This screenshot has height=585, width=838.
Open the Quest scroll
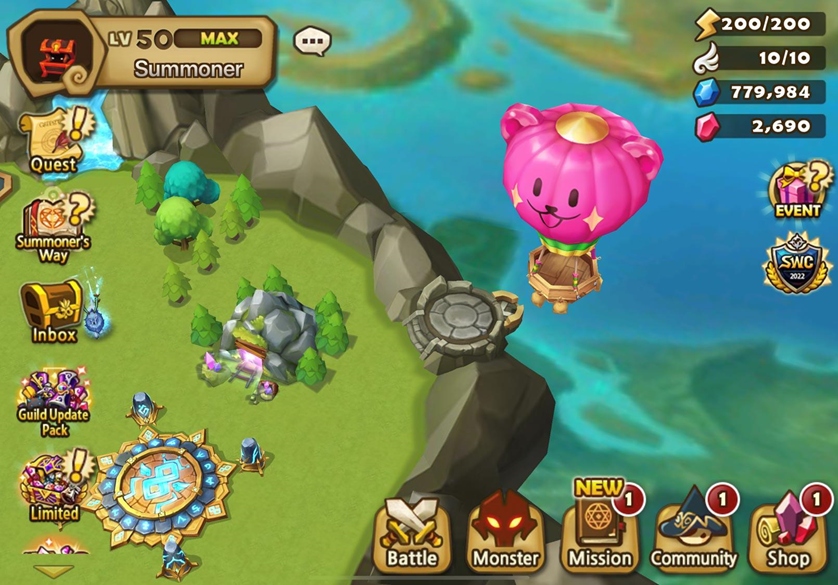pos(52,138)
